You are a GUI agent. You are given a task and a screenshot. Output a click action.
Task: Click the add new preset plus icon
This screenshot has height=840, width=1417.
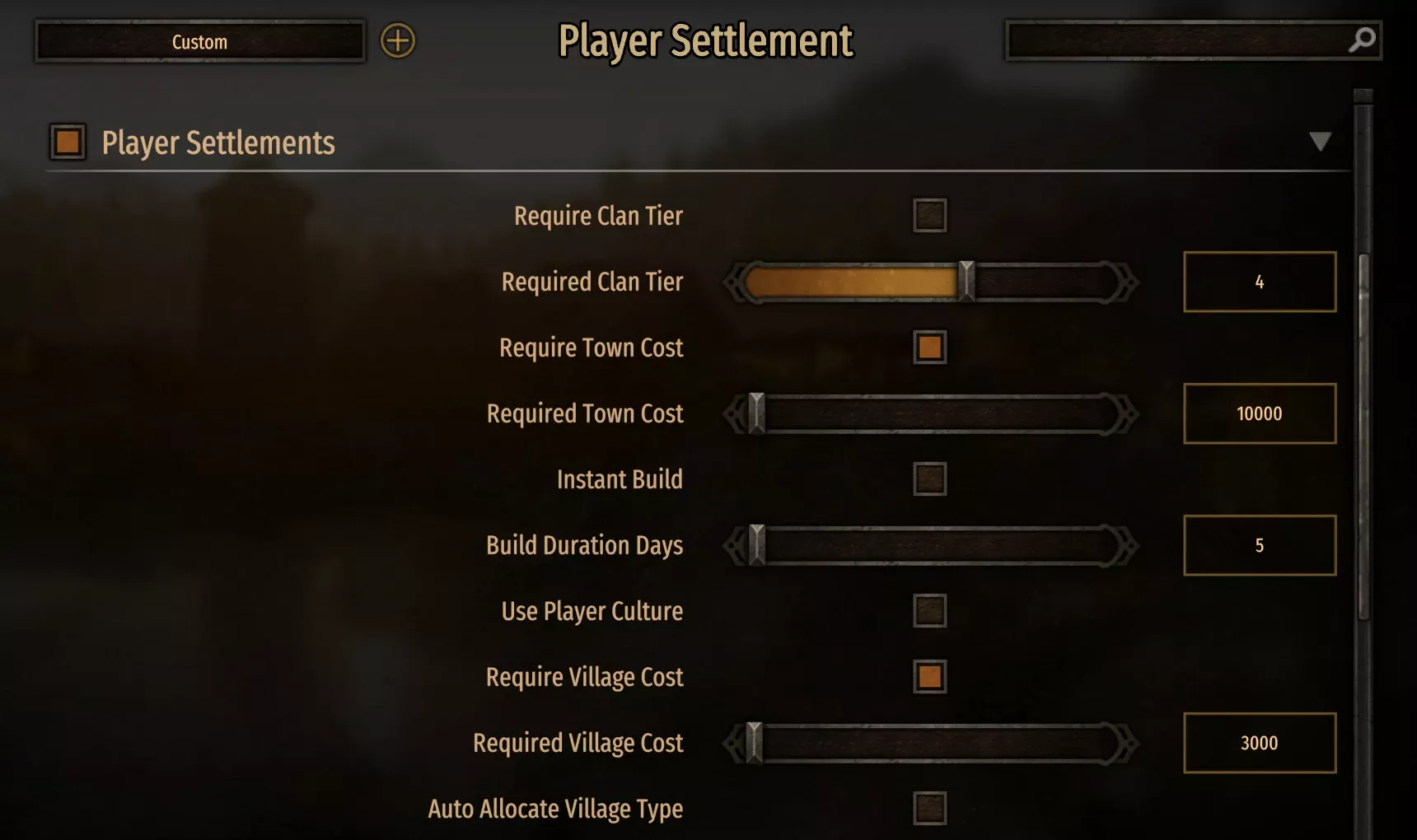398,40
